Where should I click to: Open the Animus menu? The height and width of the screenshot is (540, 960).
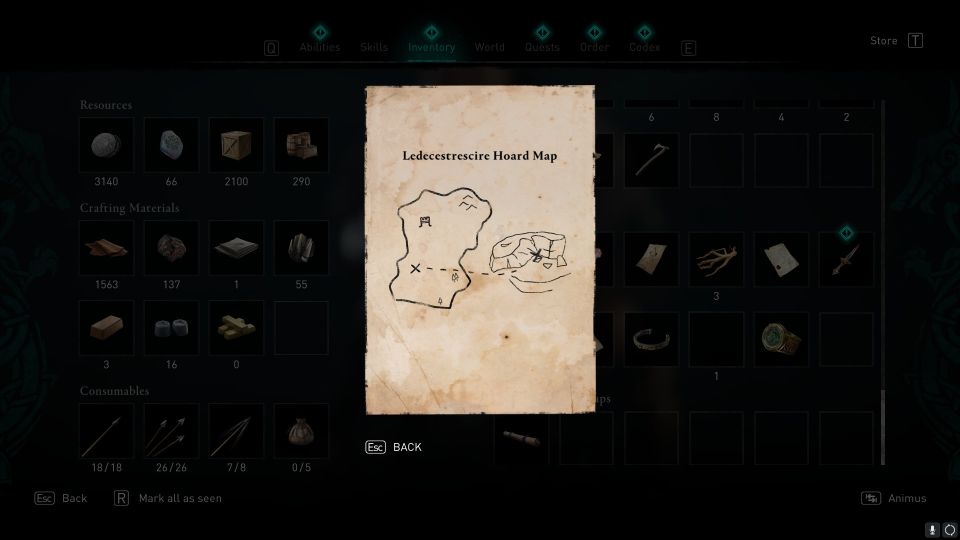click(x=906, y=498)
